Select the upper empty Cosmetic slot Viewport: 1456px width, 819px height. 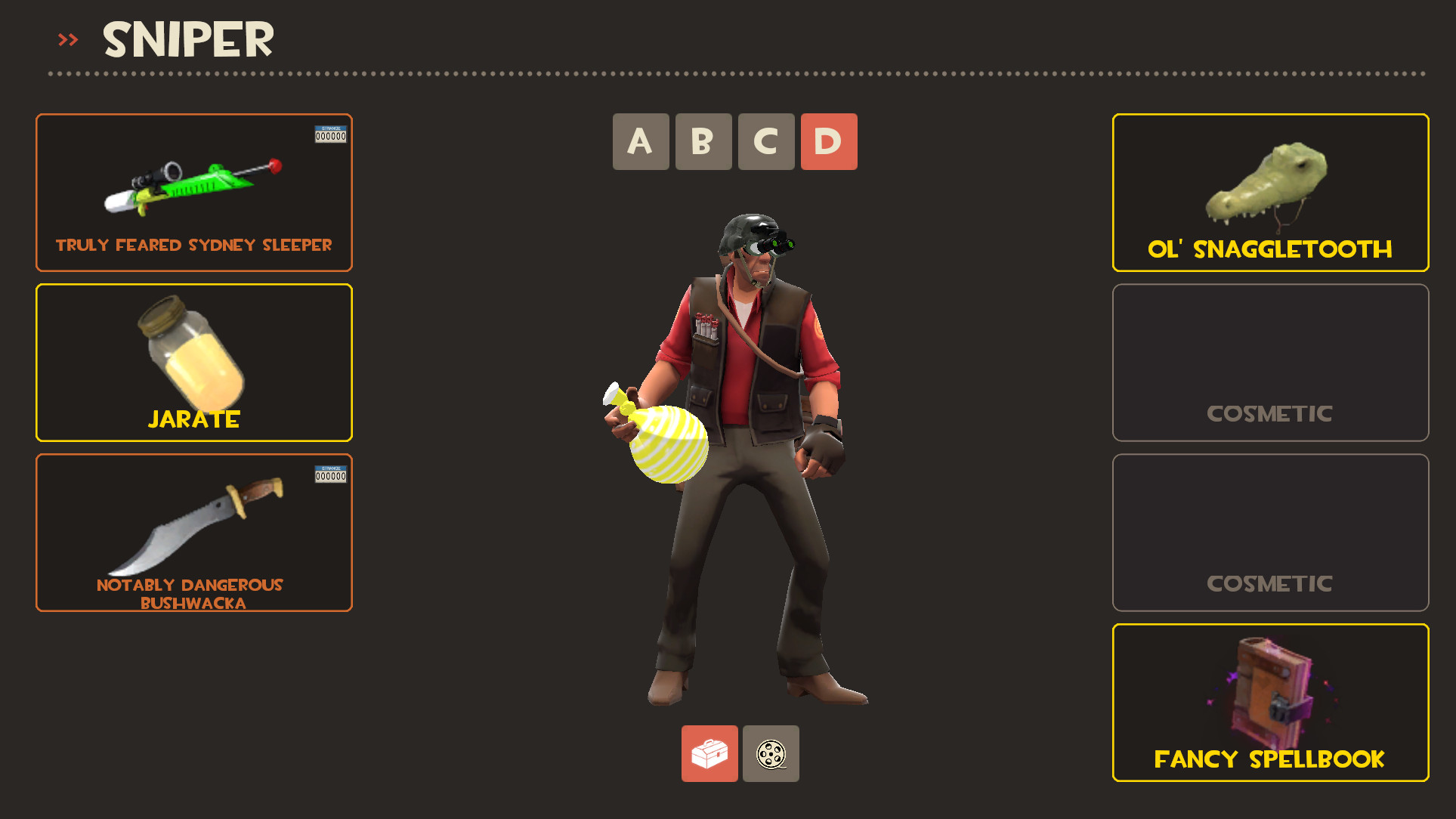pyautogui.click(x=1269, y=363)
